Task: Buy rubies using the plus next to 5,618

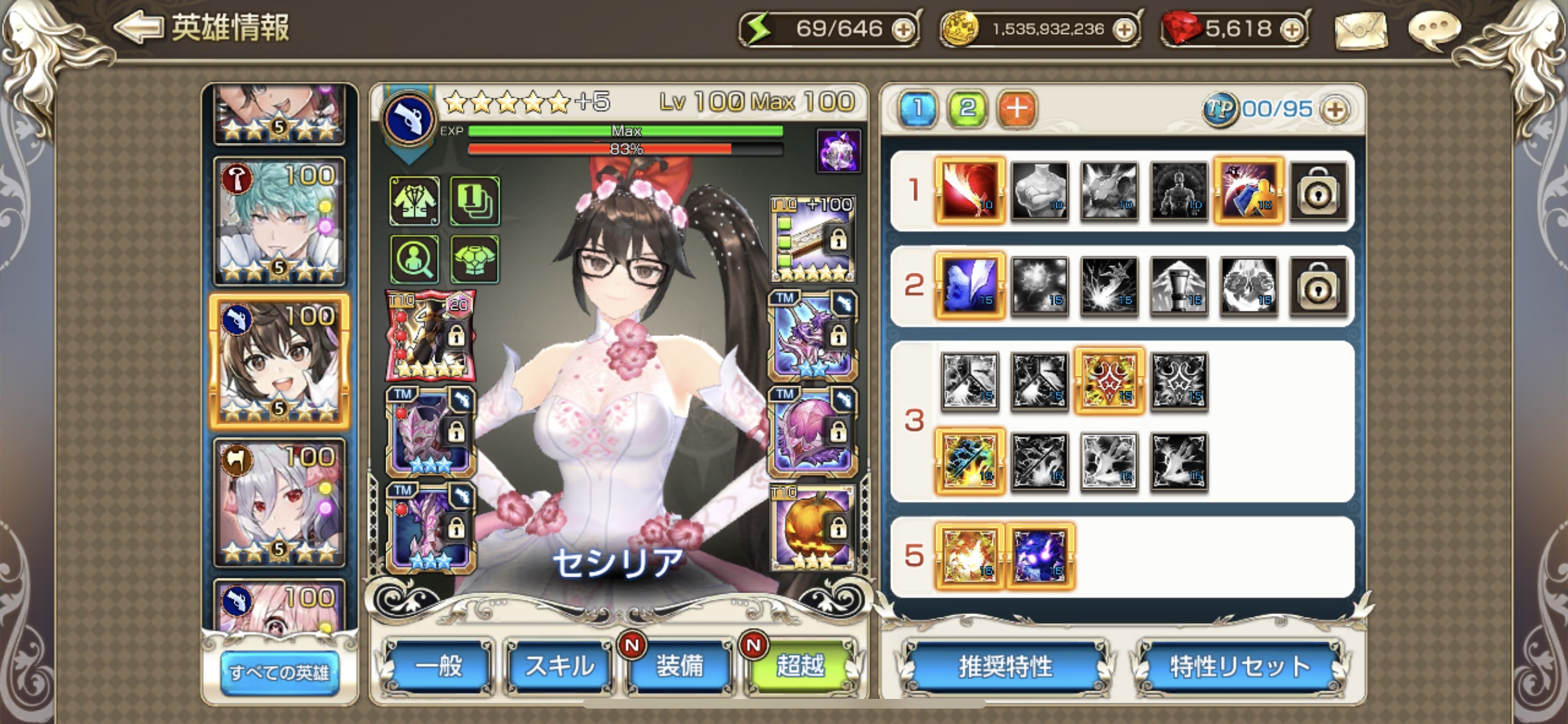Action: click(1291, 30)
